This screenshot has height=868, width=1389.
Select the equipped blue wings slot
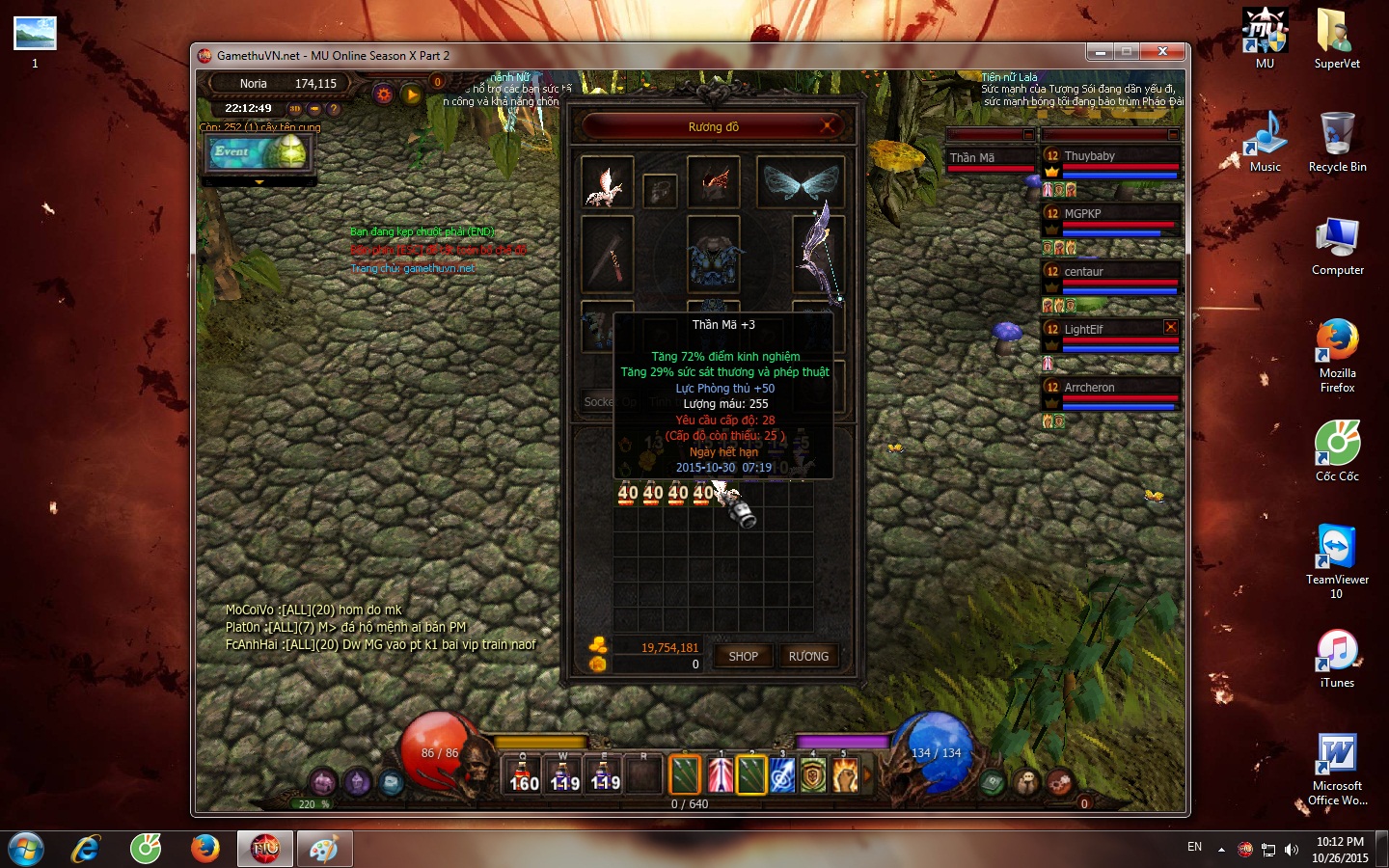coord(801,182)
